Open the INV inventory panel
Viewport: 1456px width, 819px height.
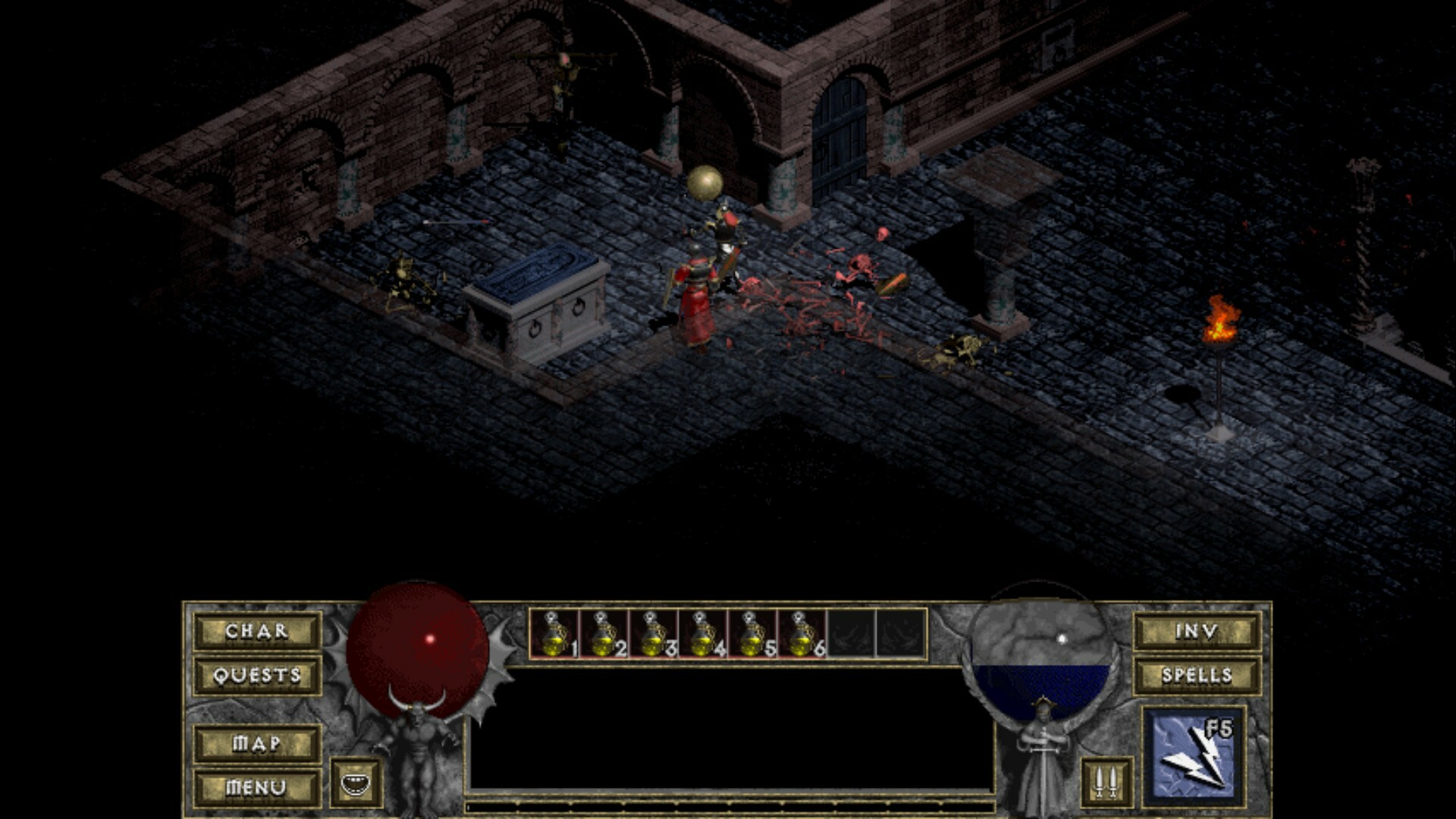tap(1197, 631)
